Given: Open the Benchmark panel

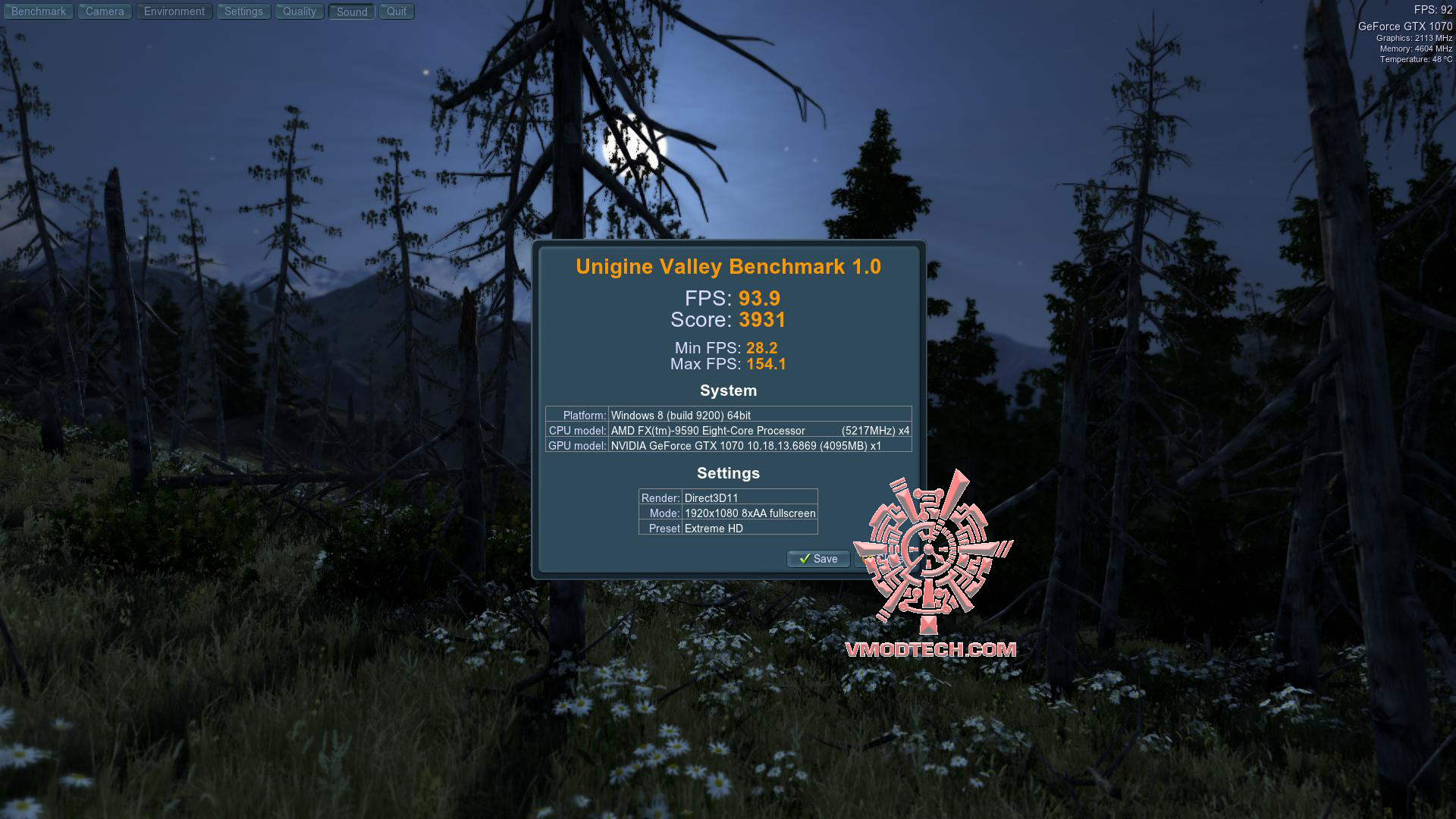Looking at the screenshot, I should tap(38, 11).
